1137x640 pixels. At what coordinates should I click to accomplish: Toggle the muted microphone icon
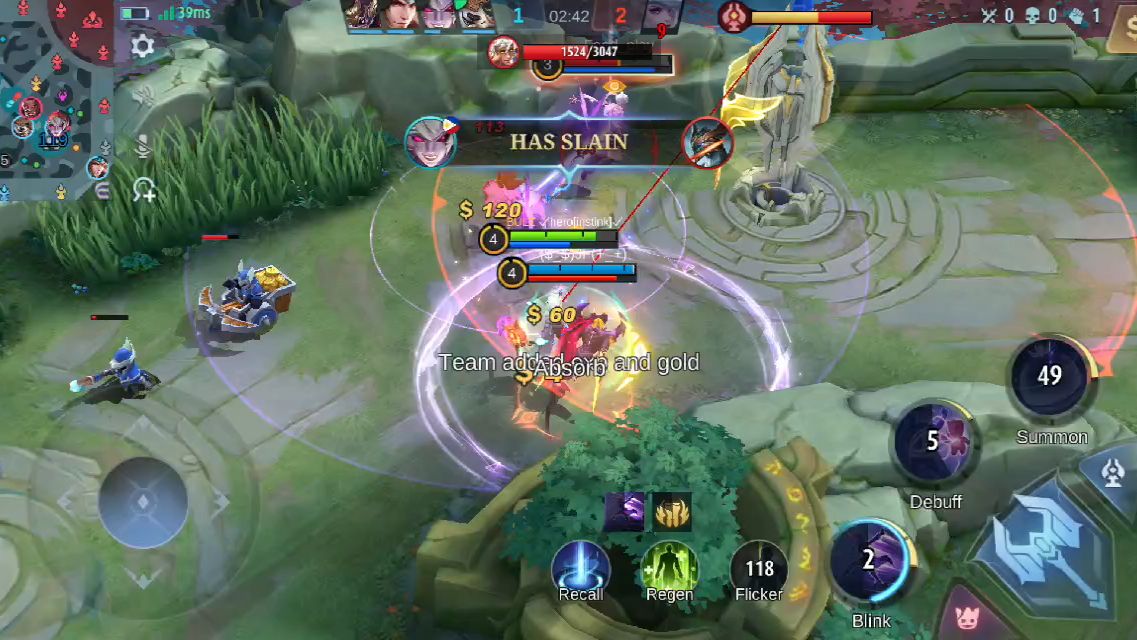pyautogui.click(x=143, y=148)
